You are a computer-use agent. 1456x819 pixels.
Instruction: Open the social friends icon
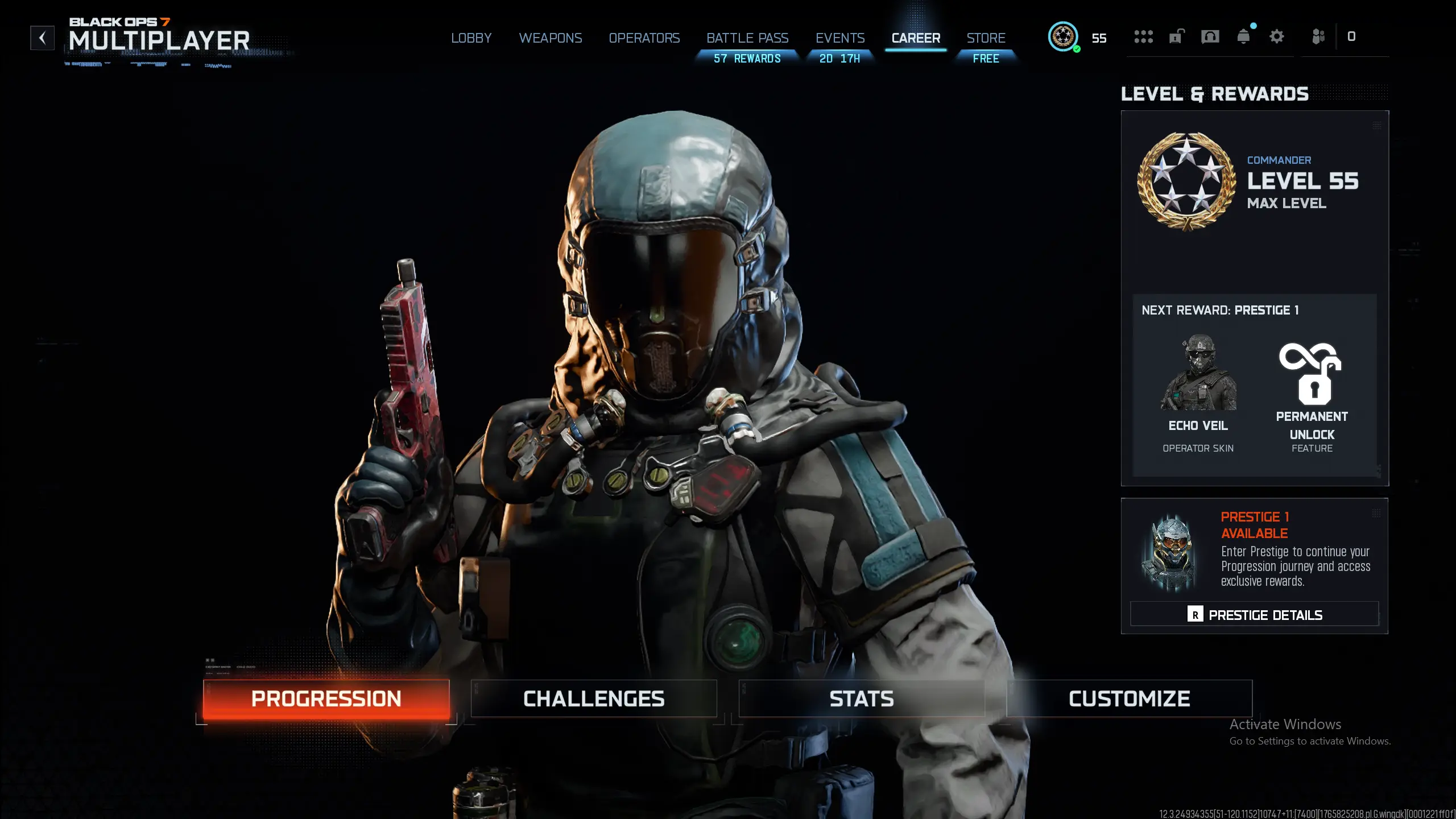pyautogui.click(x=1318, y=36)
